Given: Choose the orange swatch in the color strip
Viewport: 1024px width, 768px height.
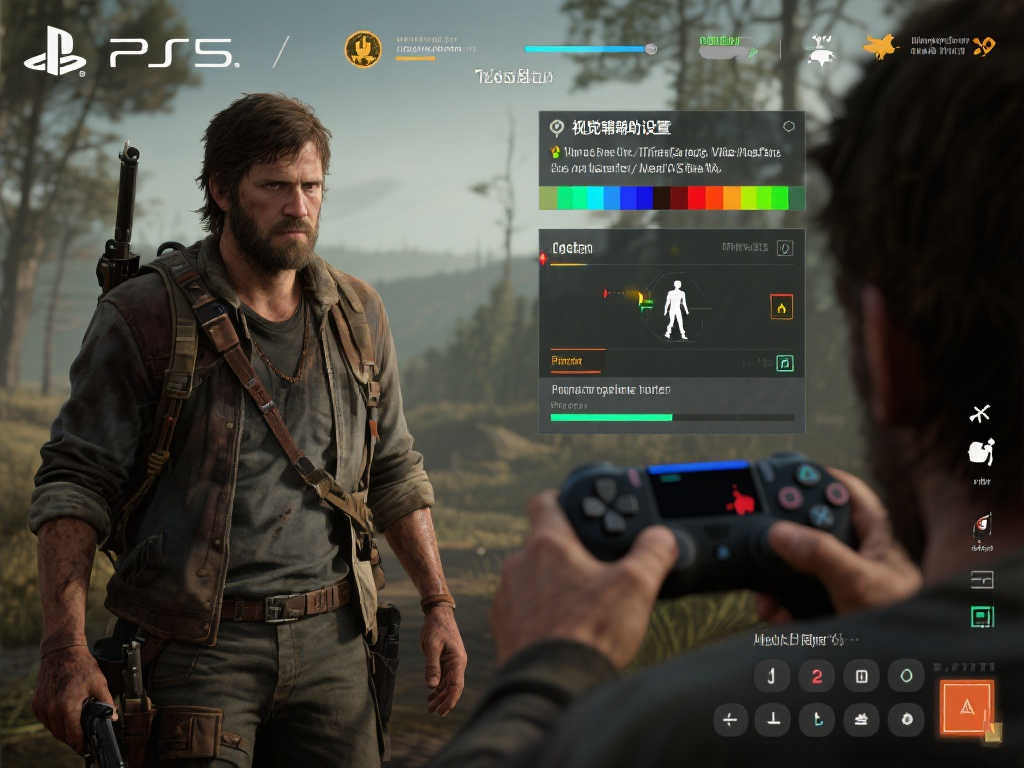Looking at the screenshot, I should [x=731, y=198].
